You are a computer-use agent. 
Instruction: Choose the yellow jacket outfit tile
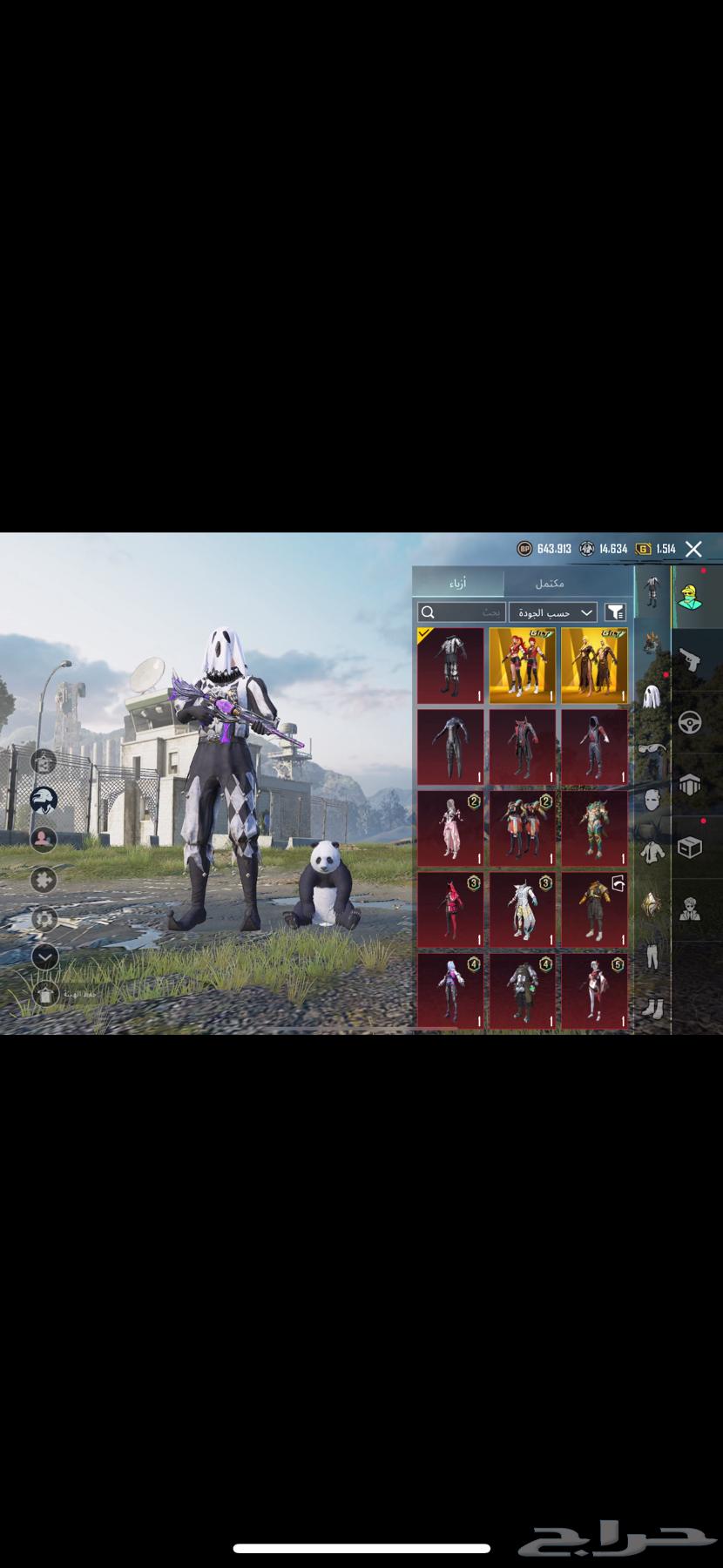coord(594,910)
